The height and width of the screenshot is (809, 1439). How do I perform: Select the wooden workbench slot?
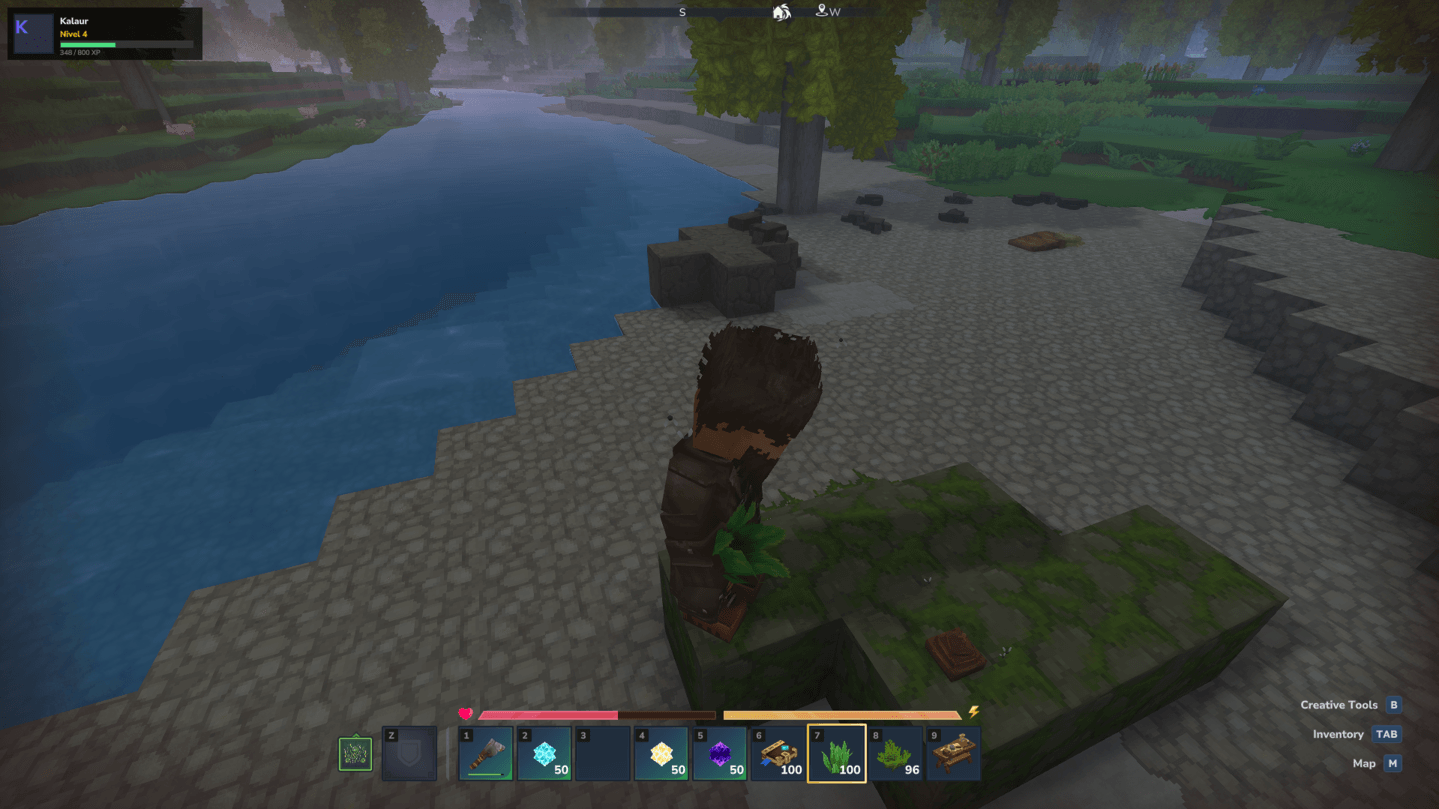tap(953, 754)
